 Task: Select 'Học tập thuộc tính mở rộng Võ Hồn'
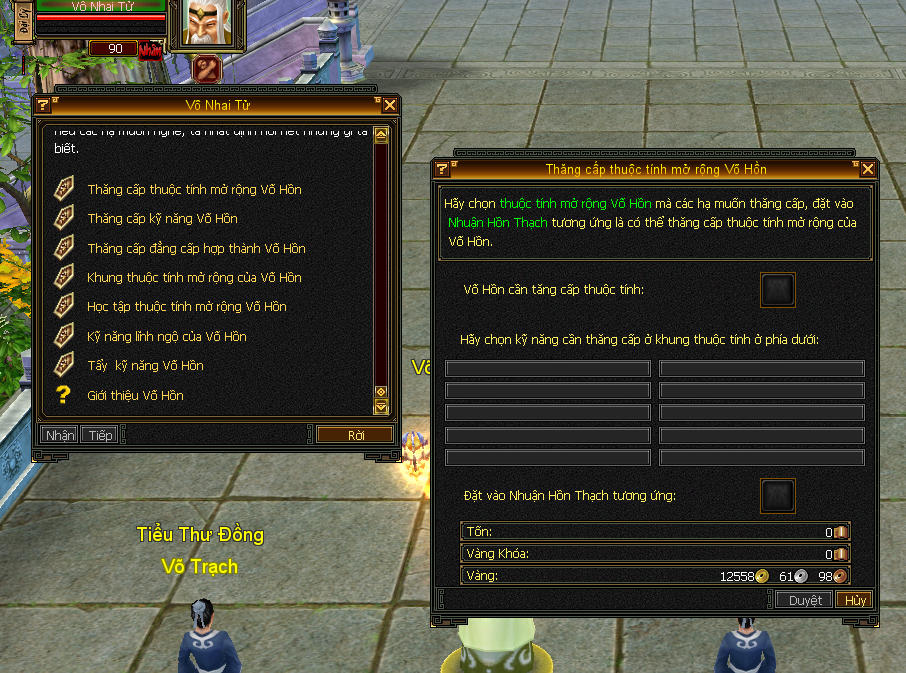186,307
